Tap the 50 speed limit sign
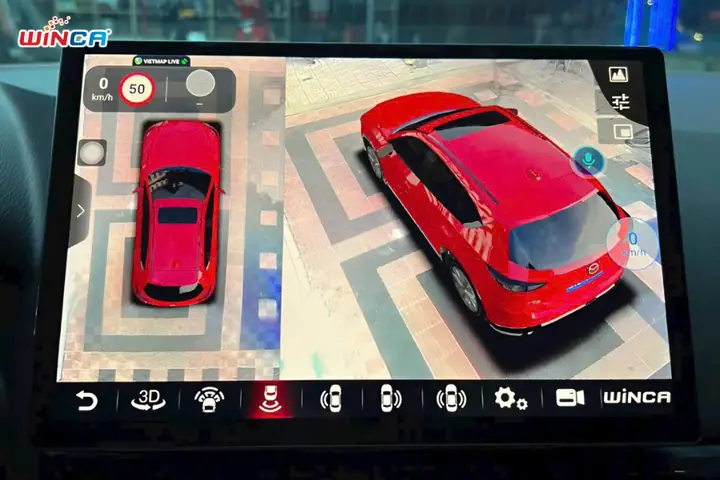Screen dimensions: 720x480 point(136,88)
